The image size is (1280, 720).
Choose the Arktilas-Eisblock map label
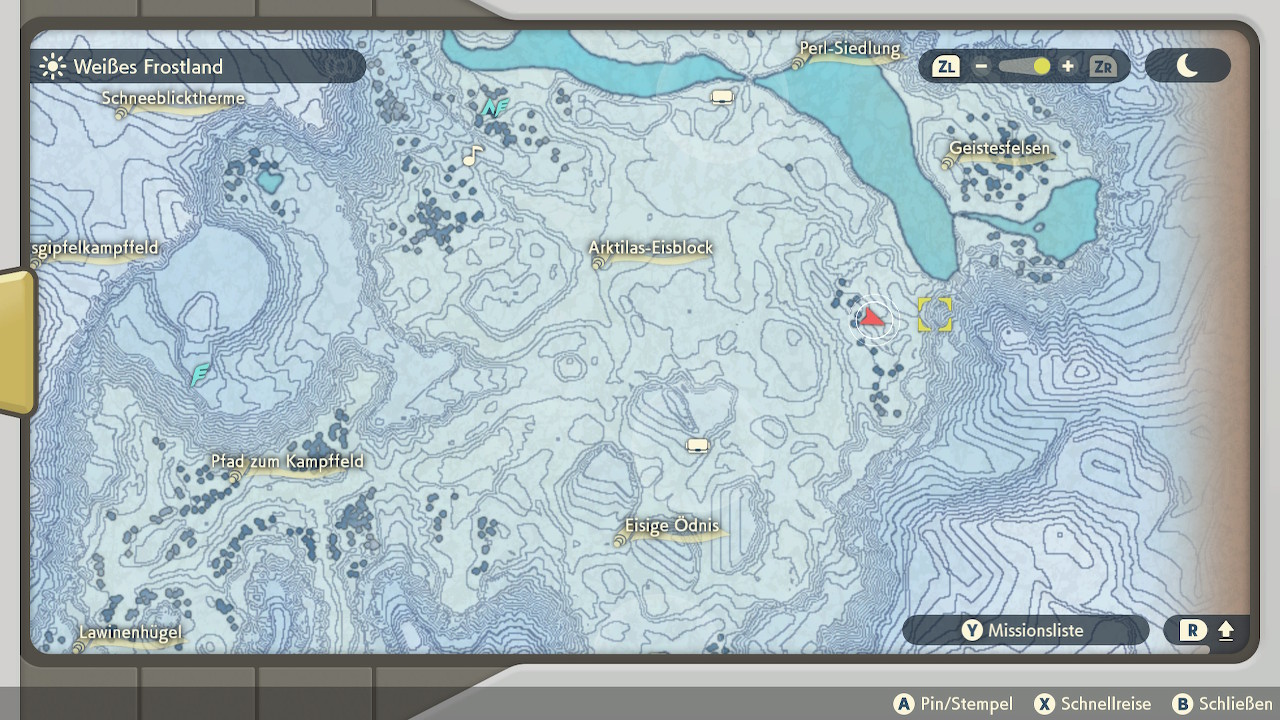[x=650, y=248]
